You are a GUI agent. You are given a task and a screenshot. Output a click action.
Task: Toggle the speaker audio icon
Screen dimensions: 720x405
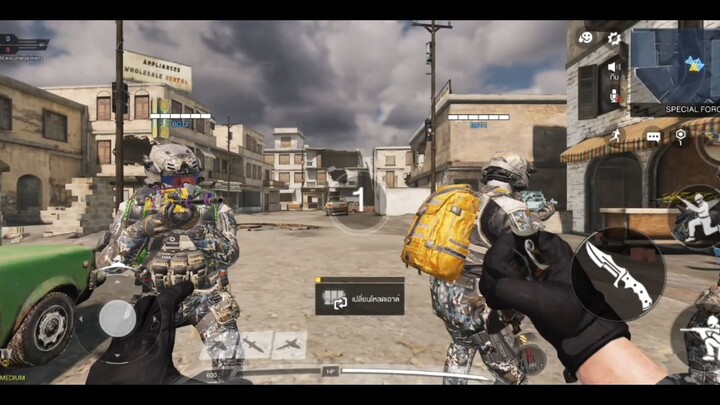pyautogui.click(x=614, y=67)
